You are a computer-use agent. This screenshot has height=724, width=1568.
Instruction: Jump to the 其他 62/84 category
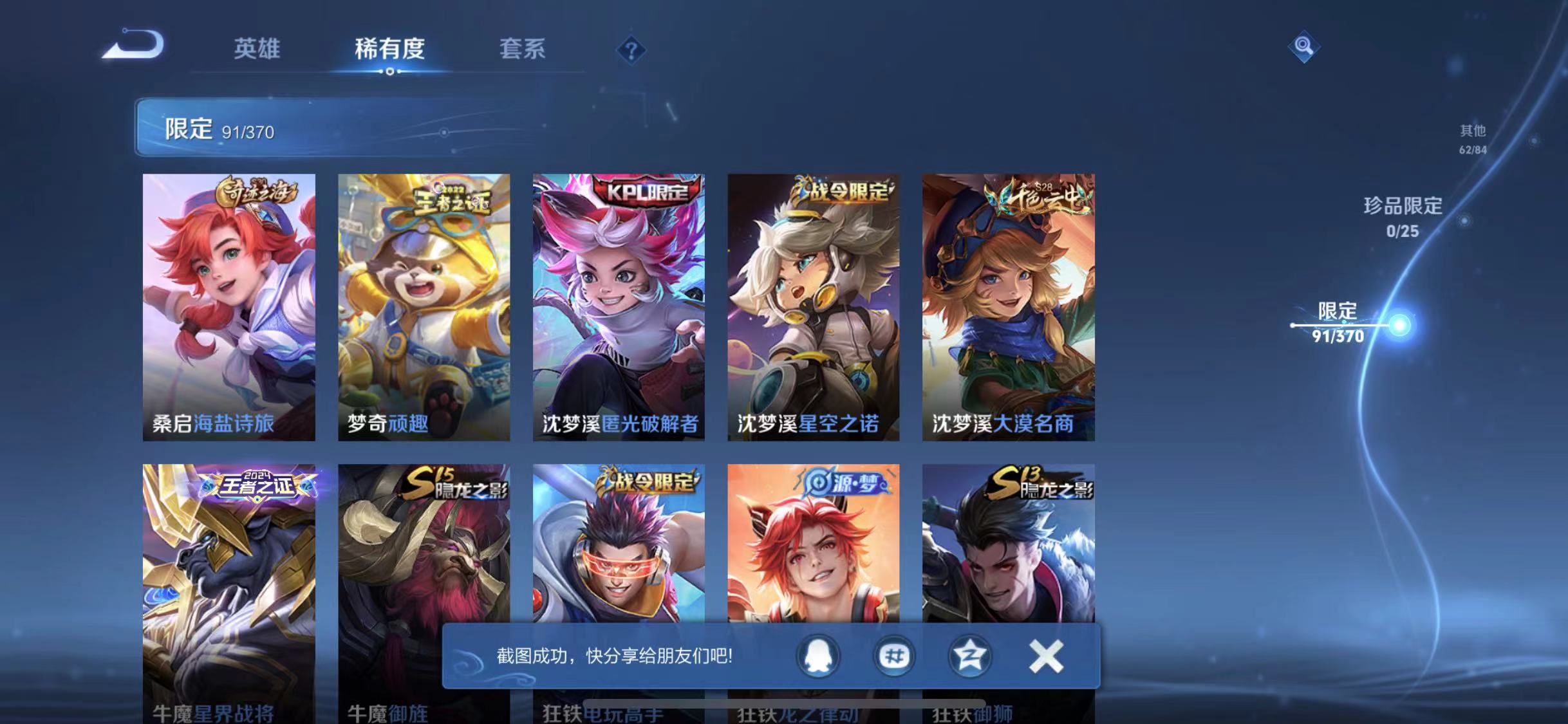coord(1474,138)
